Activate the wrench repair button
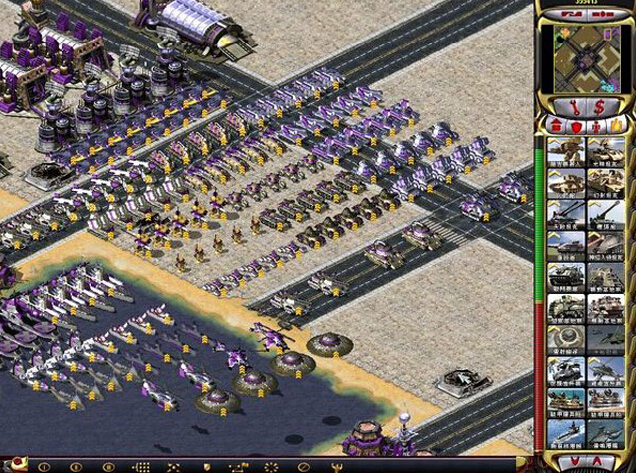Screen dimensions: 636x473 tap(575, 106)
